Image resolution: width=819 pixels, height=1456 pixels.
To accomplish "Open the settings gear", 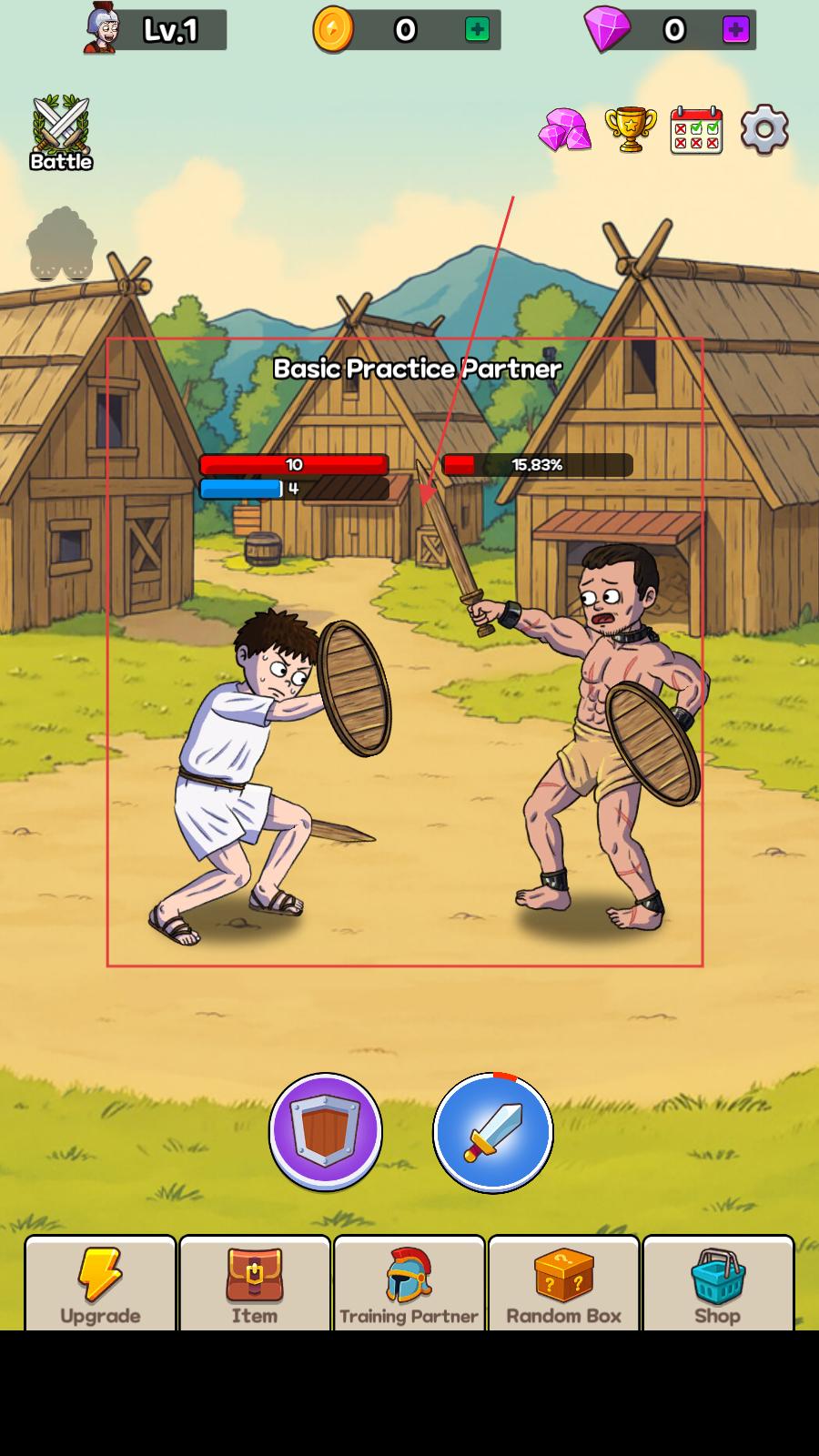I will (x=764, y=130).
